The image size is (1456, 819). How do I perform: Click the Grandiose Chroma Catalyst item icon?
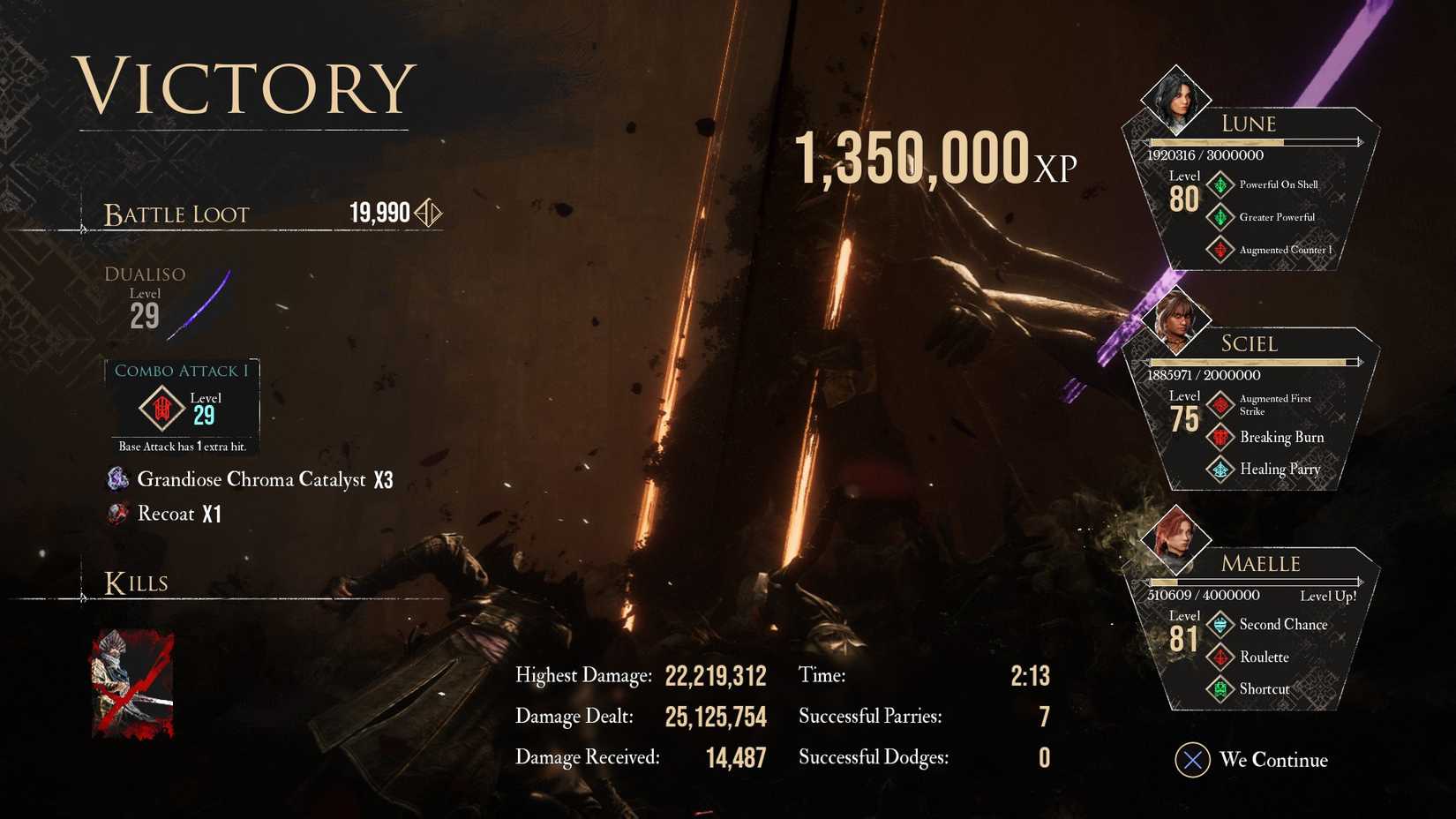pyautogui.click(x=116, y=479)
